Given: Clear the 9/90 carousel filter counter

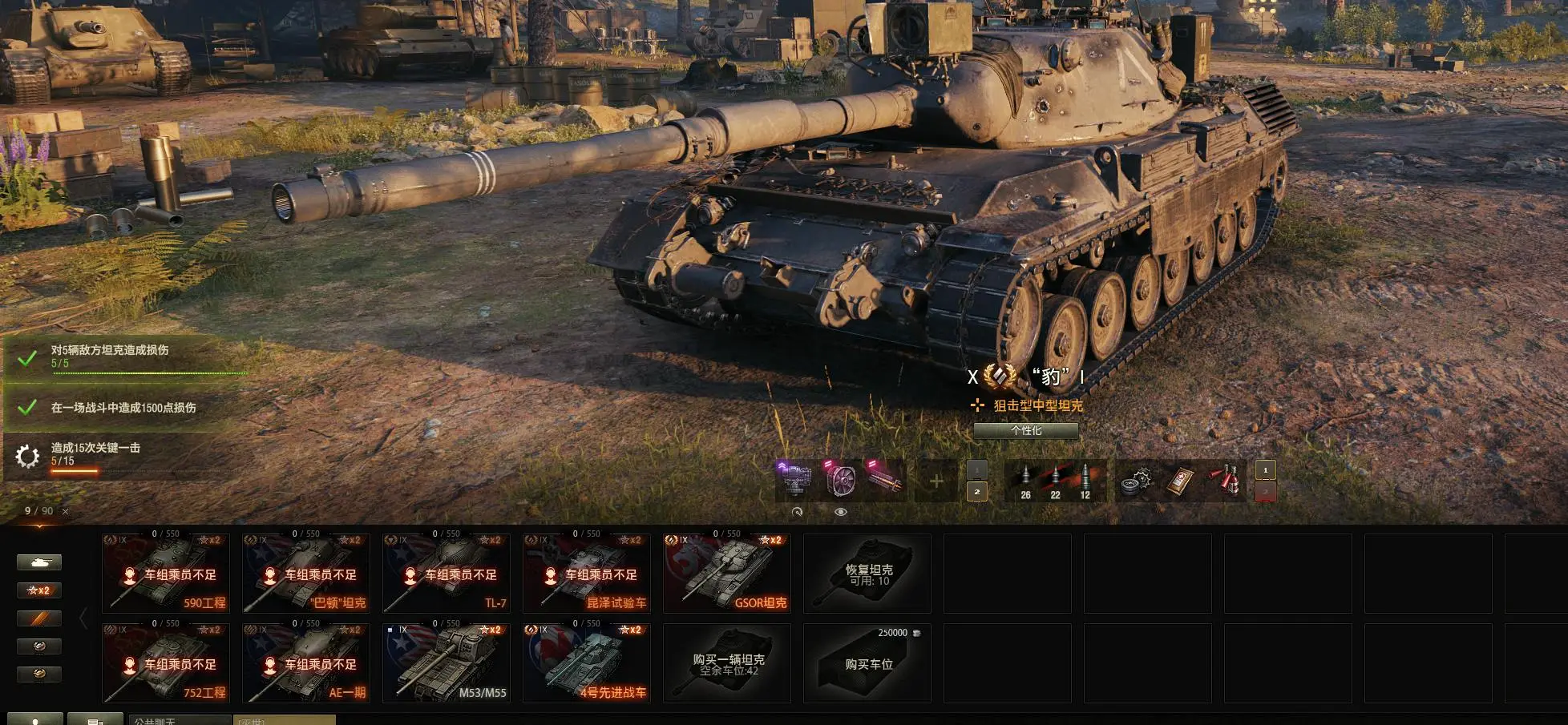Looking at the screenshot, I should click(66, 511).
